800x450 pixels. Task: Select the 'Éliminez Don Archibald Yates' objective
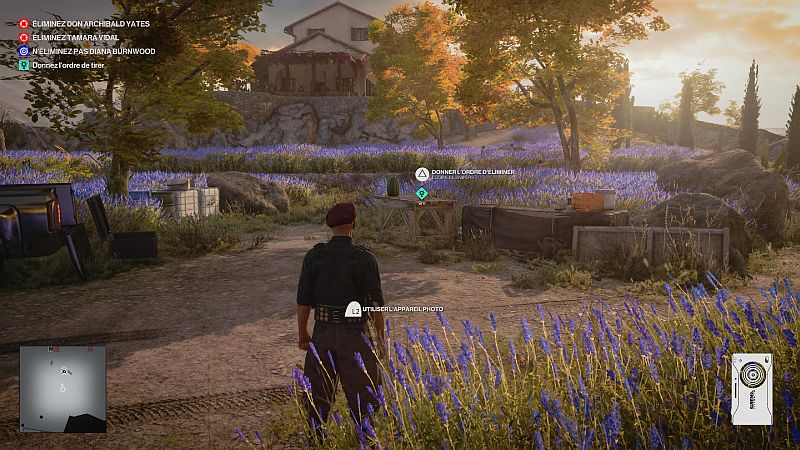[76, 23]
